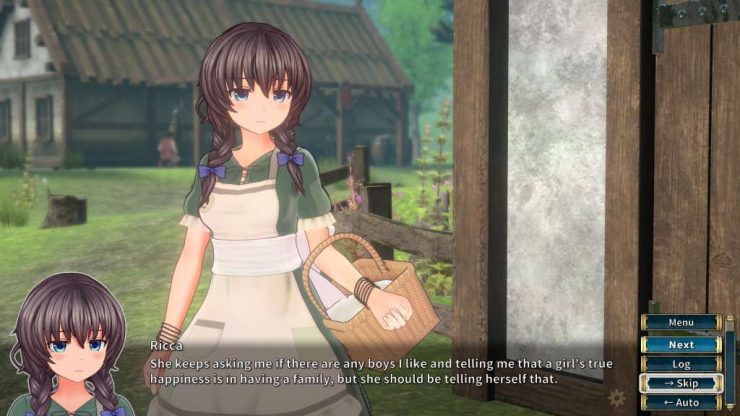Turn on Auto mode
Screen dimensions: 740x416
(x=681, y=402)
